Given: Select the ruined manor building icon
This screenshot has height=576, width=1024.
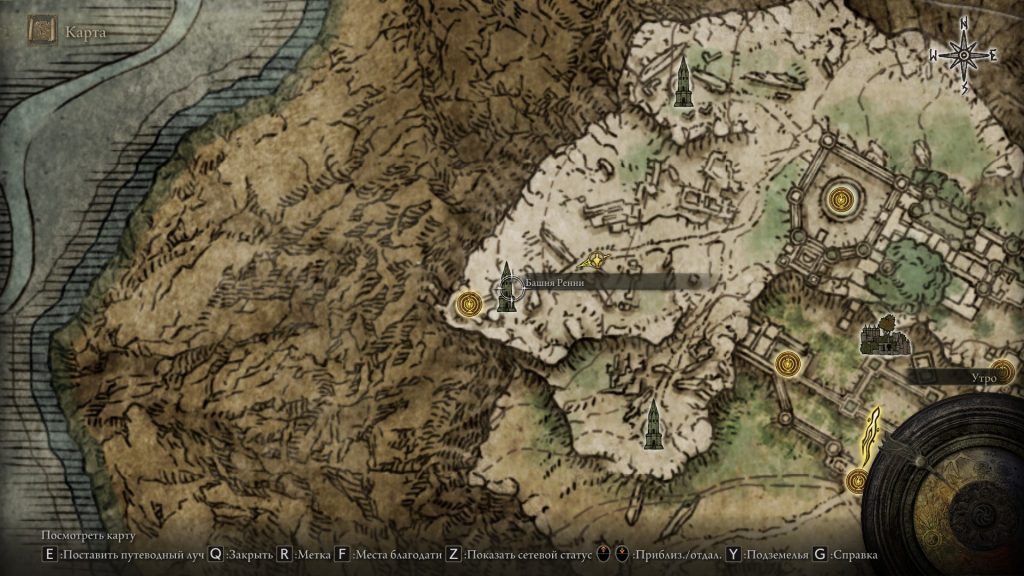Looking at the screenshot, I should [x=885, y=337].
